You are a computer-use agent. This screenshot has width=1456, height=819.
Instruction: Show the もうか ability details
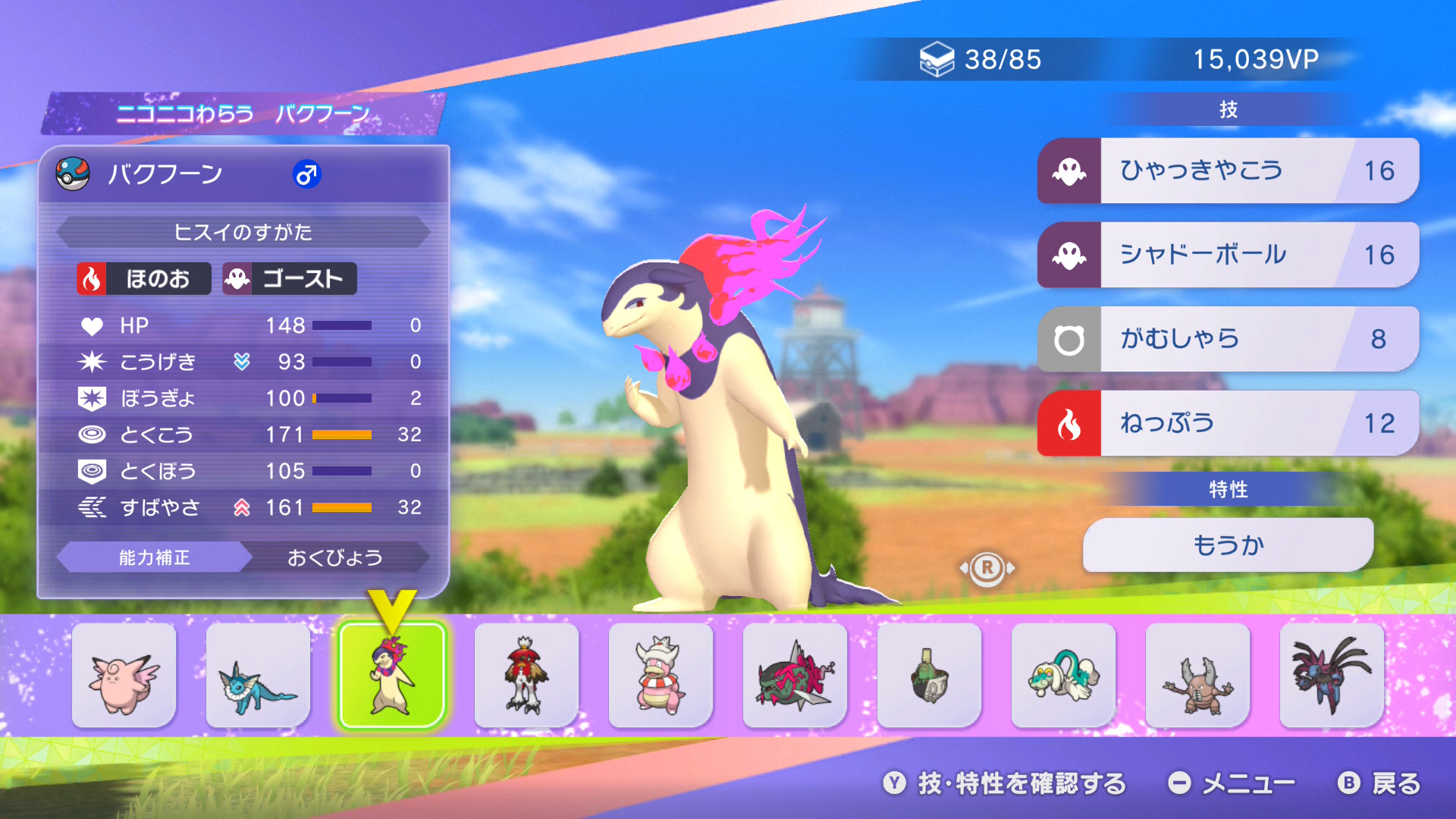point(1228,544)
